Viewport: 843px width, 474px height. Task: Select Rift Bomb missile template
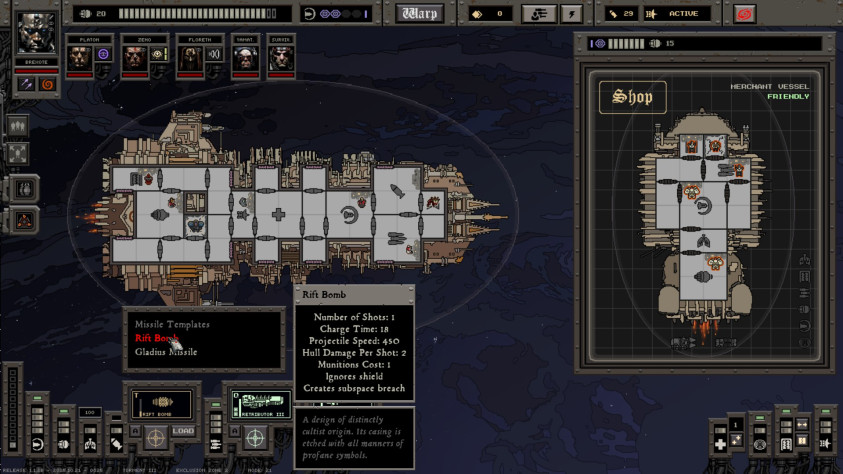click(154, 338)
